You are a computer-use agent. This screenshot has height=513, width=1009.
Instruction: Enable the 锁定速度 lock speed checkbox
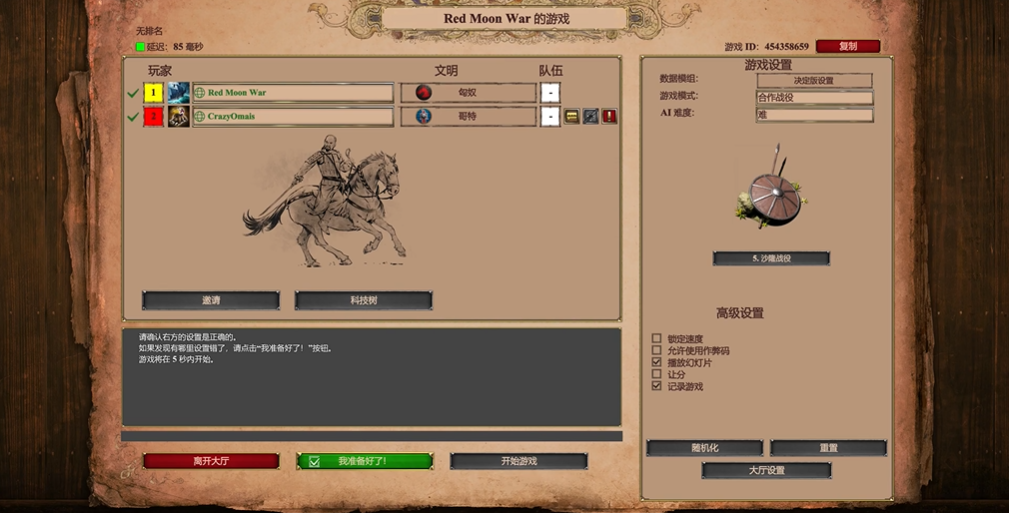click(x=657, y=339)
